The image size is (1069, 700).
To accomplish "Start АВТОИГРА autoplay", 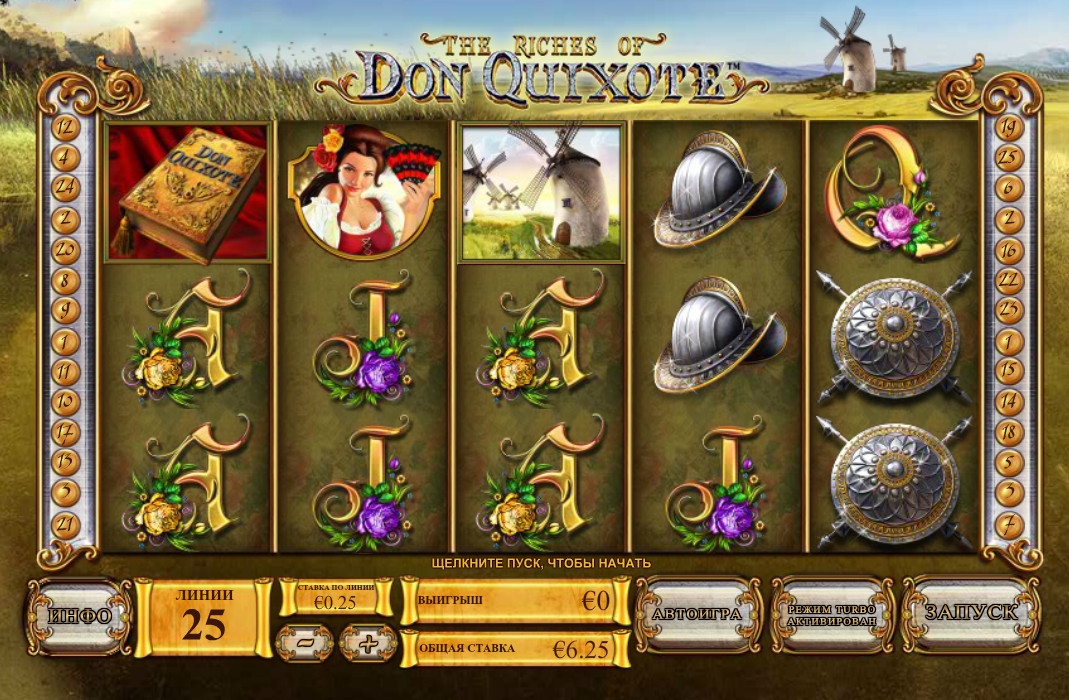I will tap(696, 614).
